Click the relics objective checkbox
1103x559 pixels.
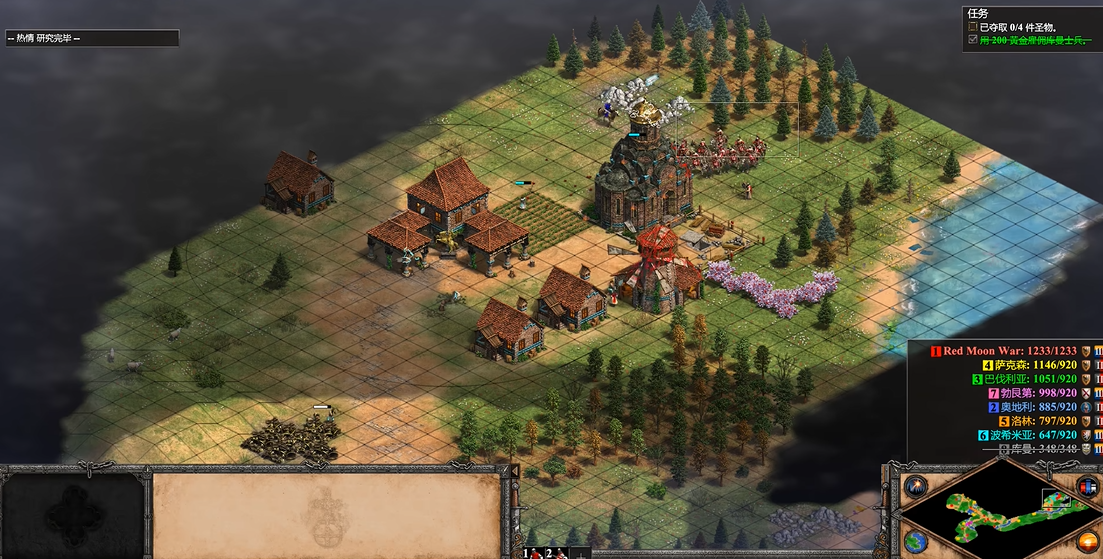pyautogui.click(x=973, y=27)
